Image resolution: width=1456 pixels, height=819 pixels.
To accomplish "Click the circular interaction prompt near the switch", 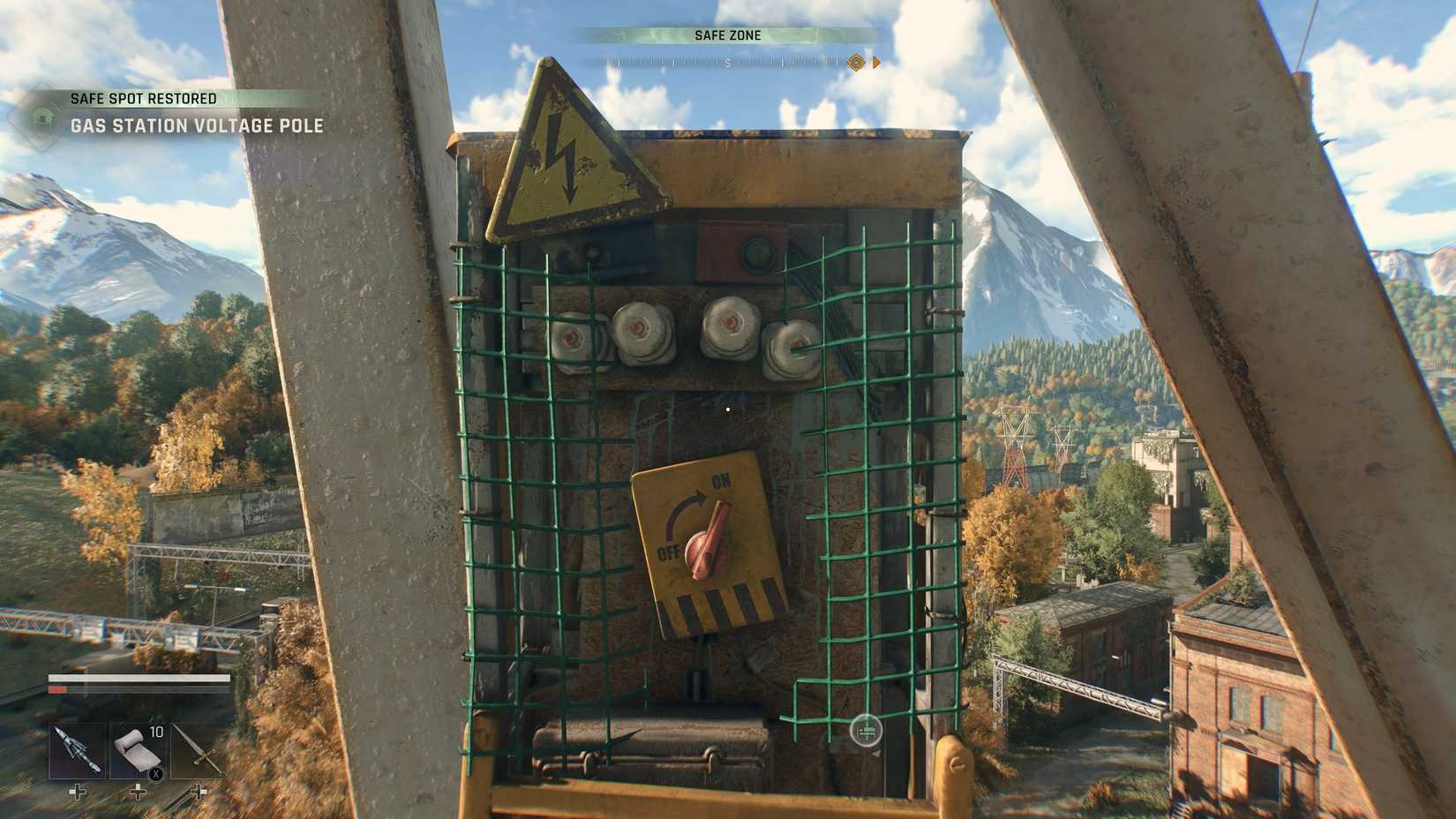I will pos(866,732).
